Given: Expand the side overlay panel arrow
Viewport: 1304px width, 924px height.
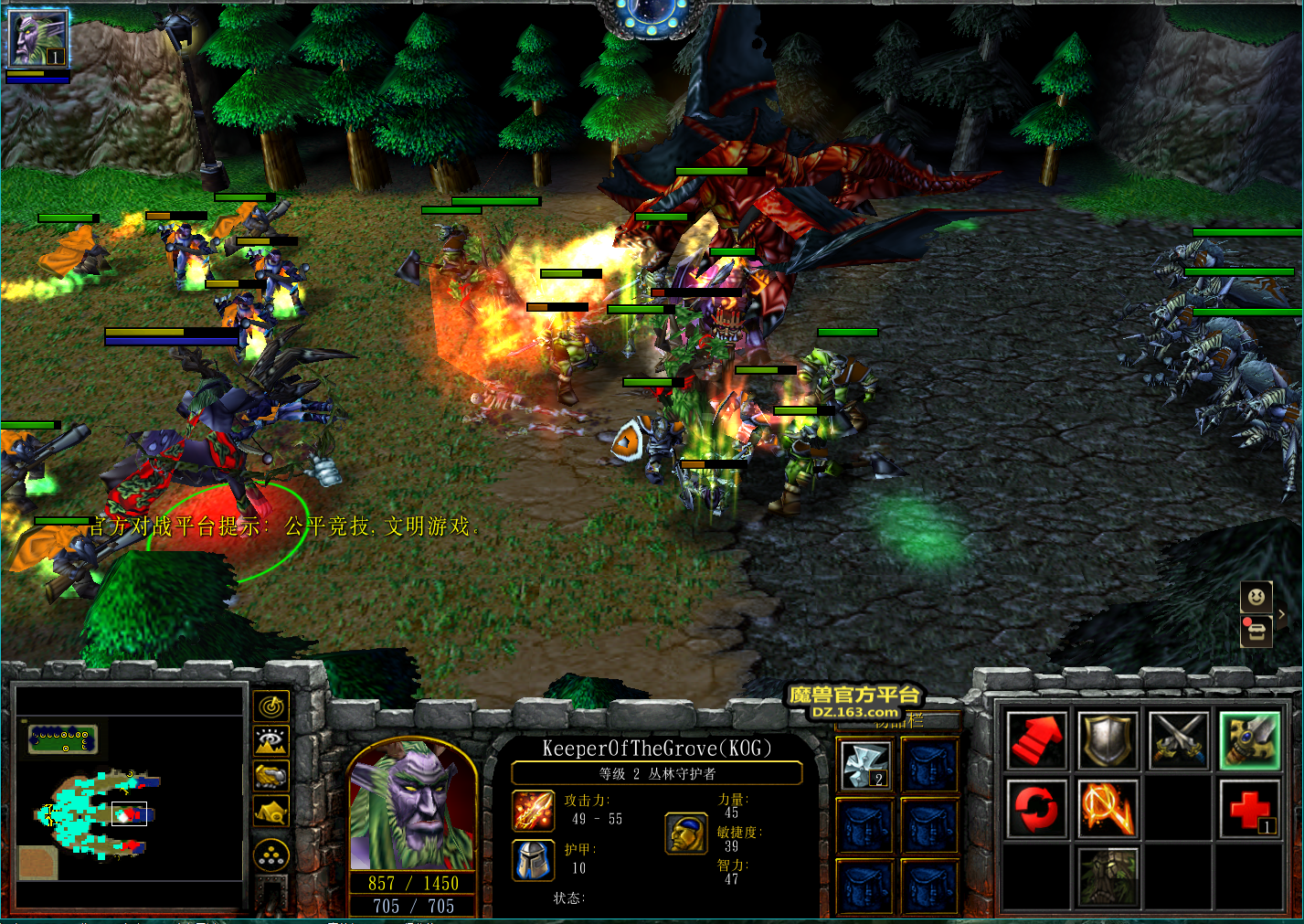Looking at the screenshot, I should click(1282, 615).
